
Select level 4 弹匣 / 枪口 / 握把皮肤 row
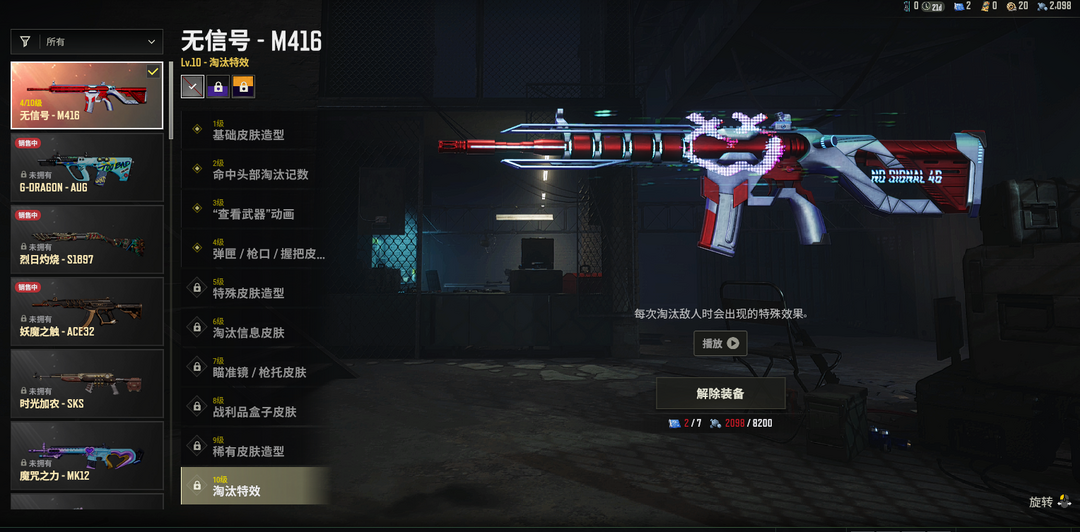(x=255, y=249)
